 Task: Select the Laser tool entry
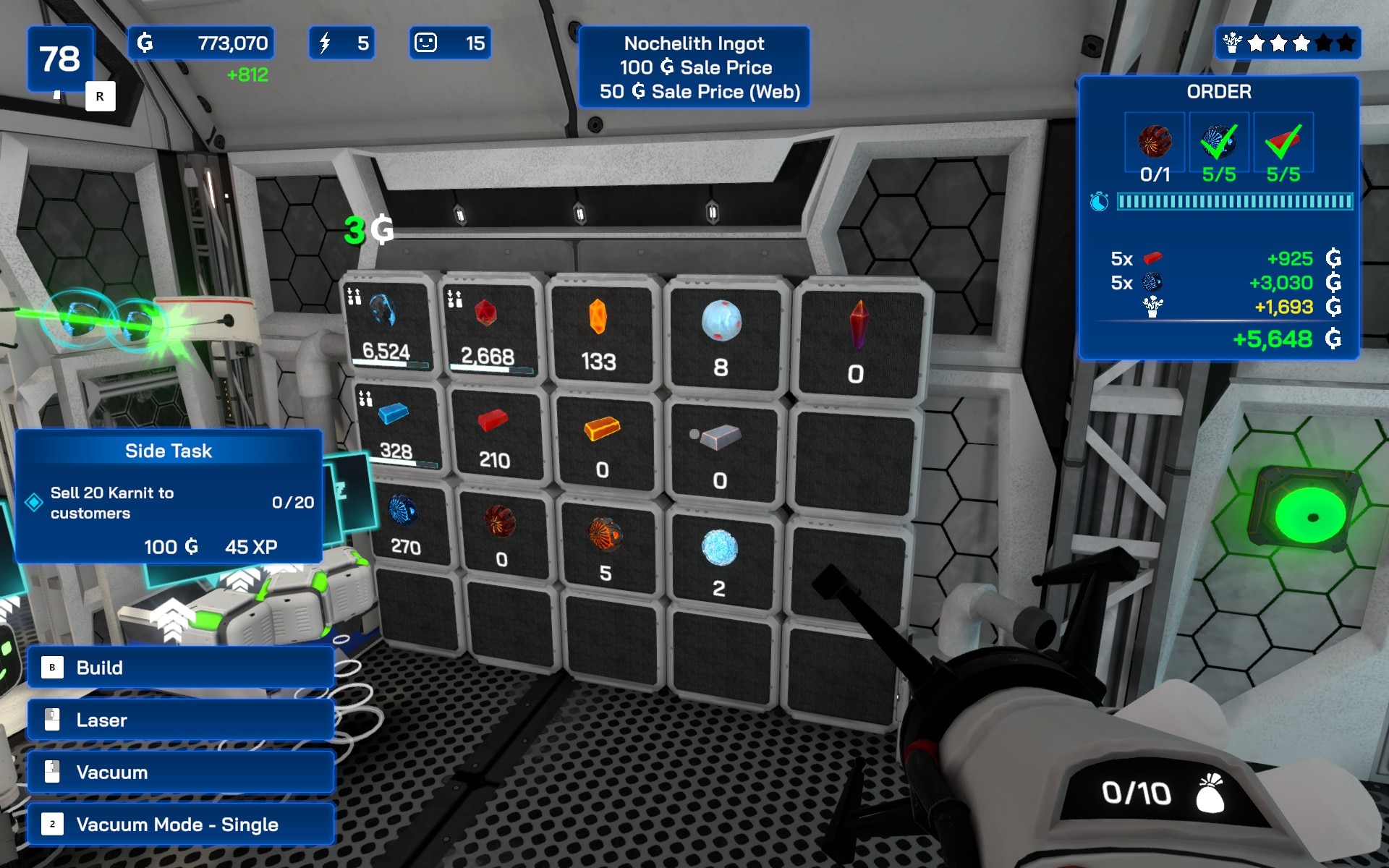point(181,720)
